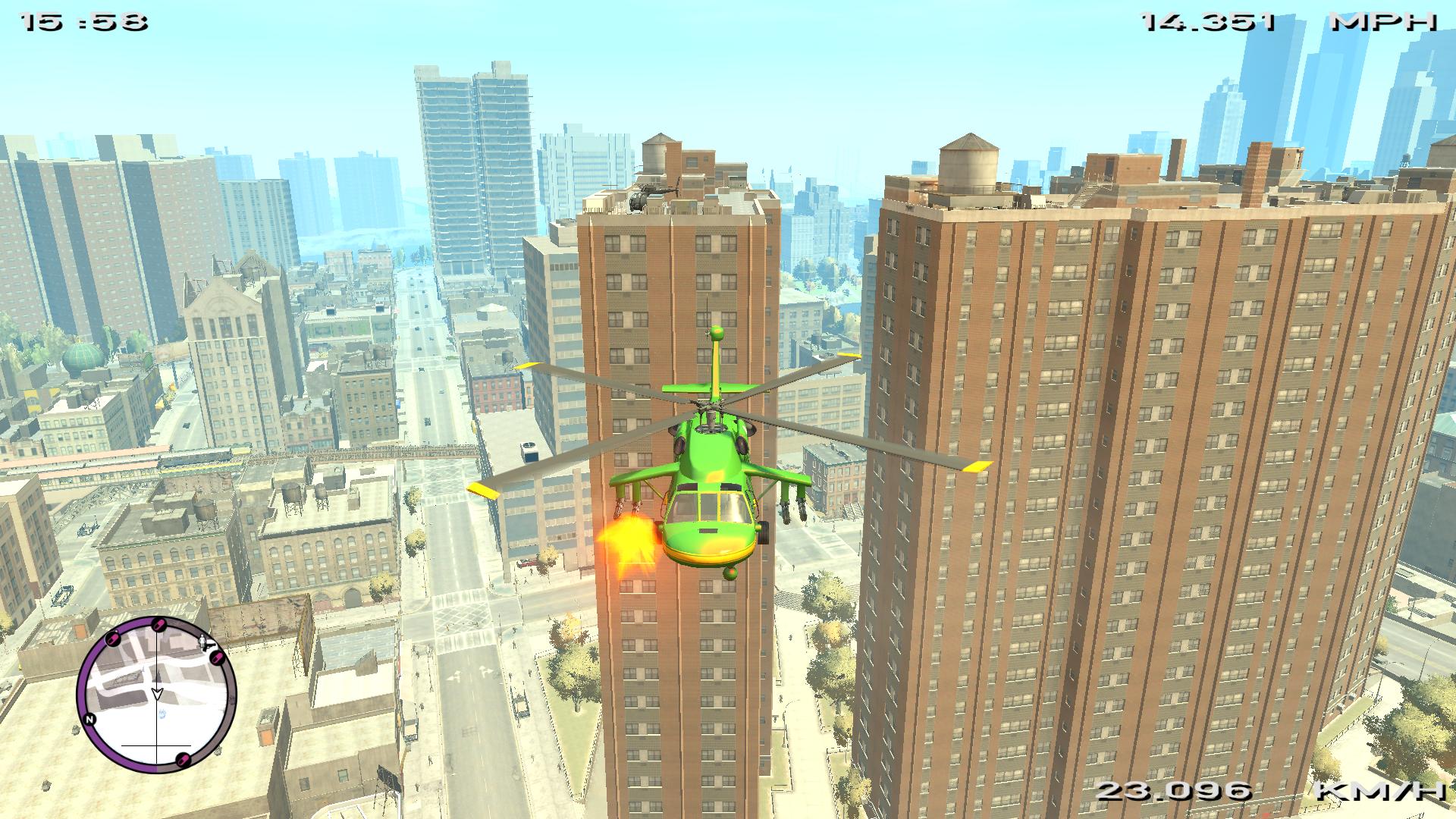Select the armed figure blip on the radar
Viewport: 1456px width, 819px height.
point(203,643)
